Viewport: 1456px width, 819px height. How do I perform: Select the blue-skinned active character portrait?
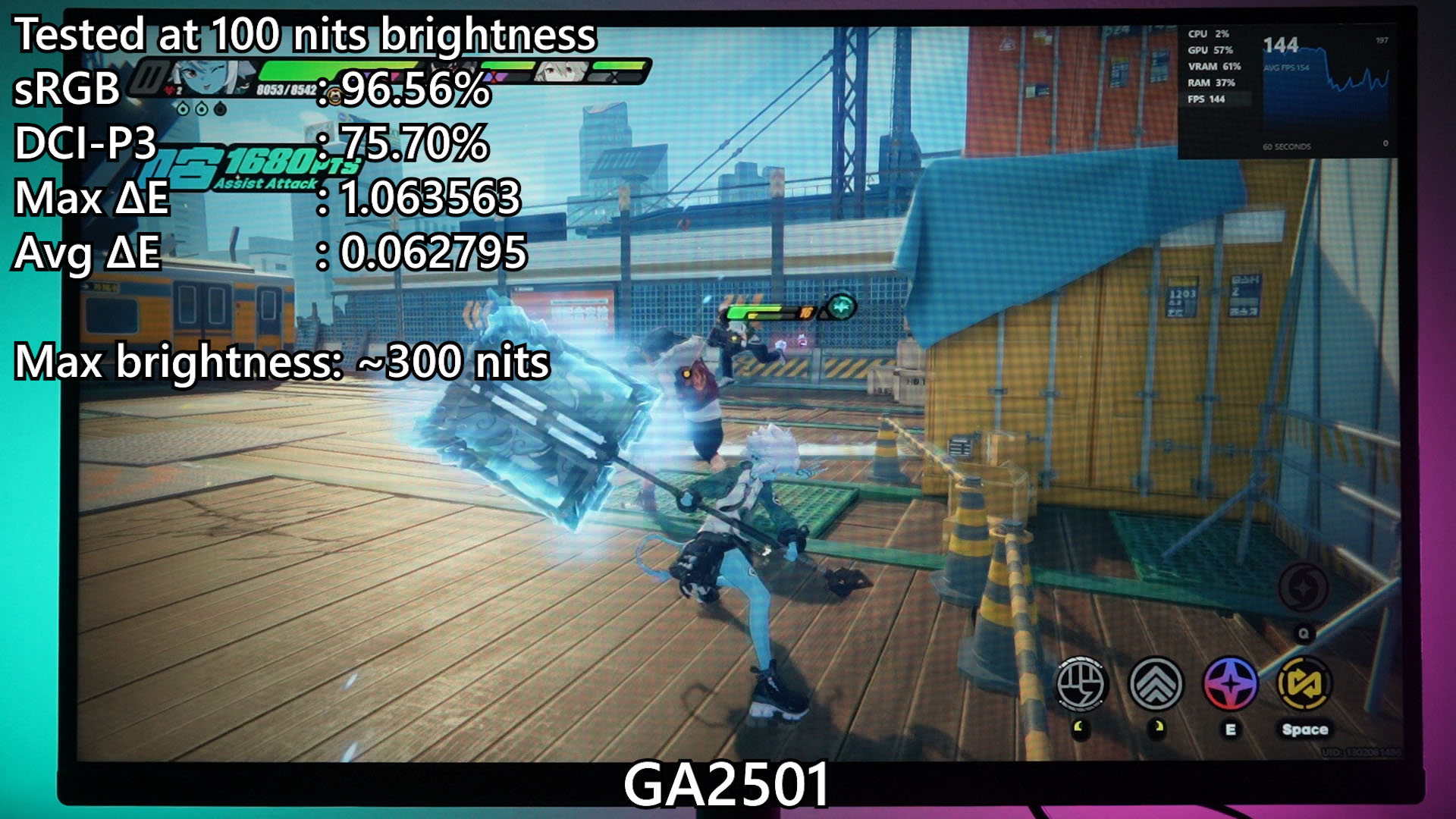coord(203,77)
